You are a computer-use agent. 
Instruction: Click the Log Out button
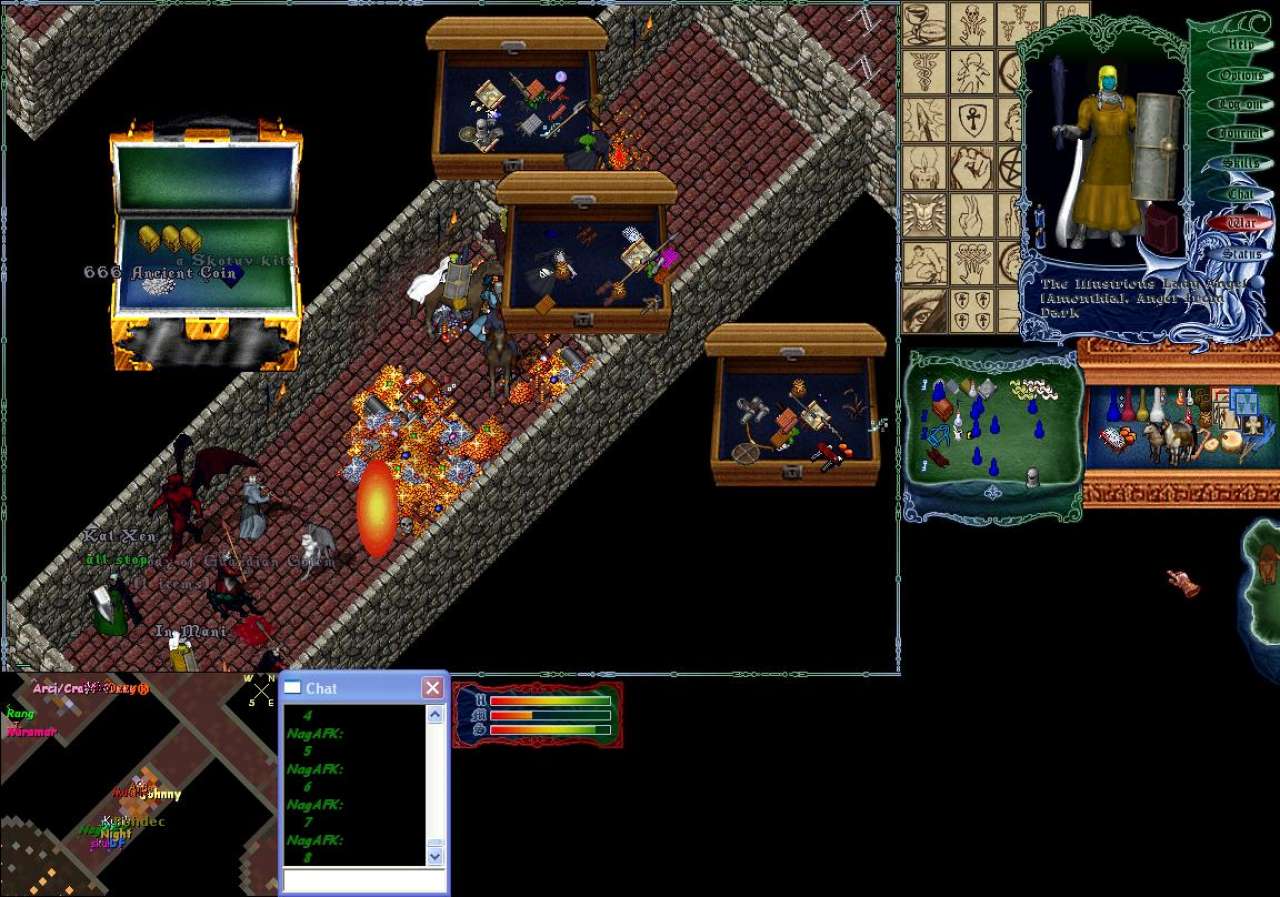tap(1240, 104)
